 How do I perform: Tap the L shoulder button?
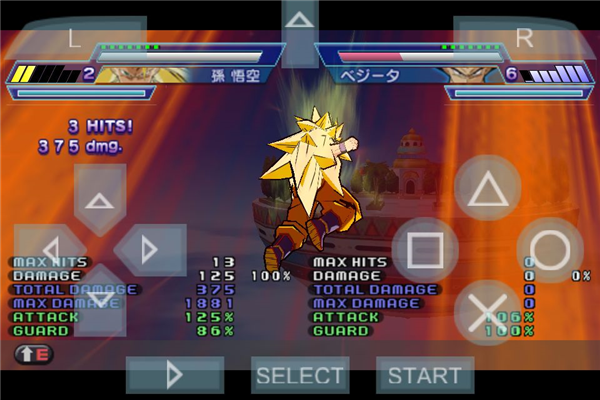pyautogui.click(x=75, y=38)
